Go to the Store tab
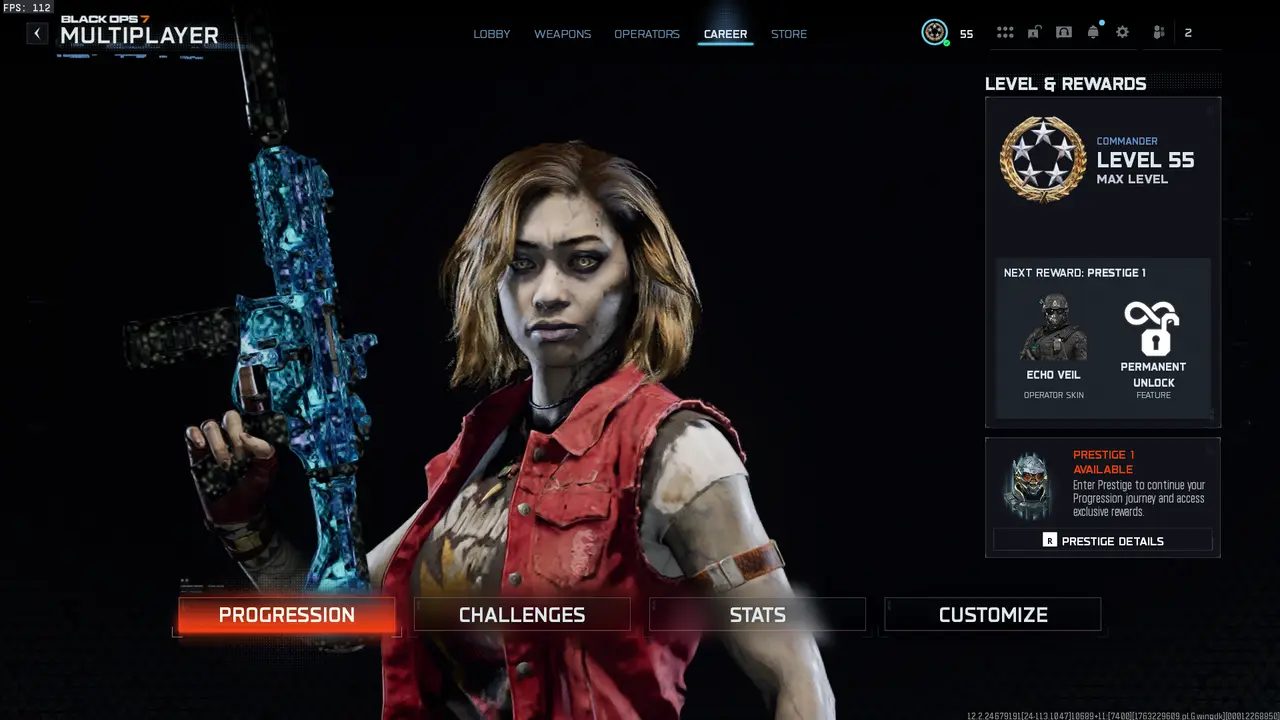This screenshot has height=720, width=1280. click(x=789, y=33)
